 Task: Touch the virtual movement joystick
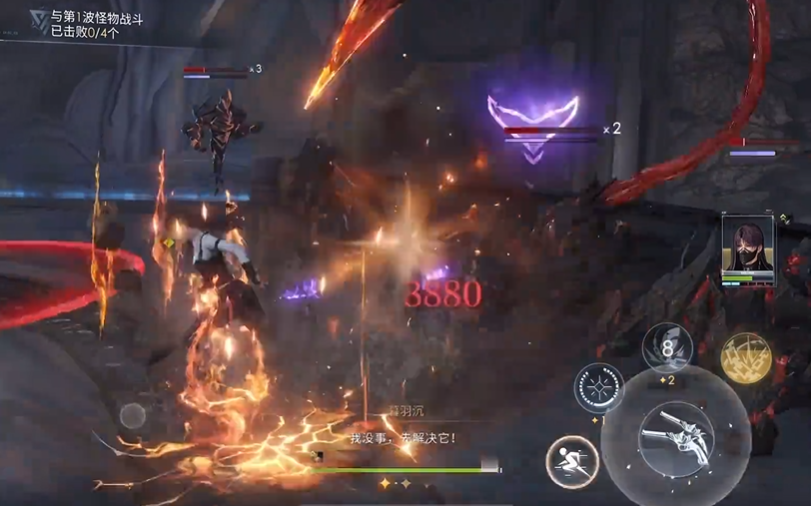[x=133, y=414]
